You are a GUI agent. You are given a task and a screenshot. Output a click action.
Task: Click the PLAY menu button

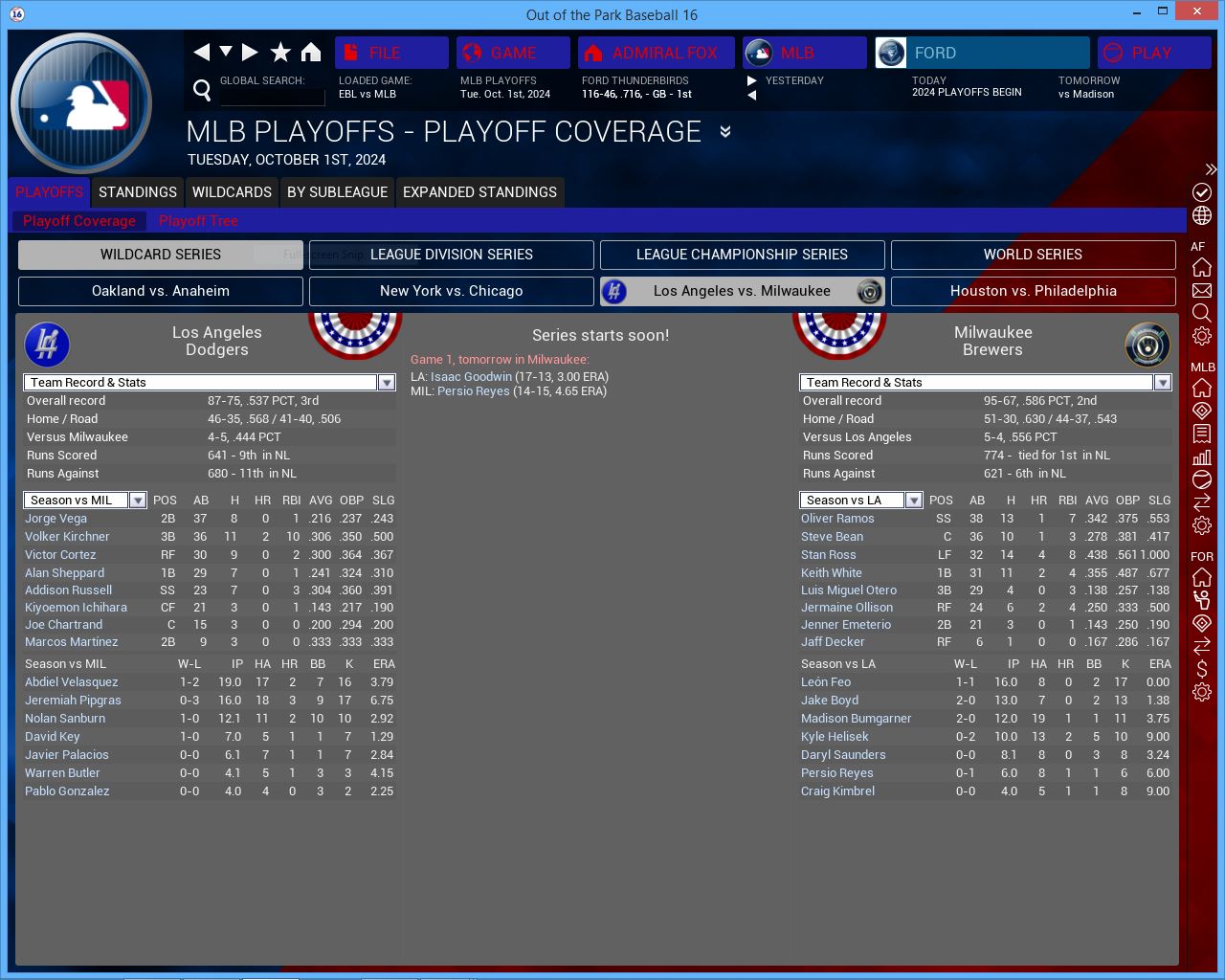pos(1153,53)
